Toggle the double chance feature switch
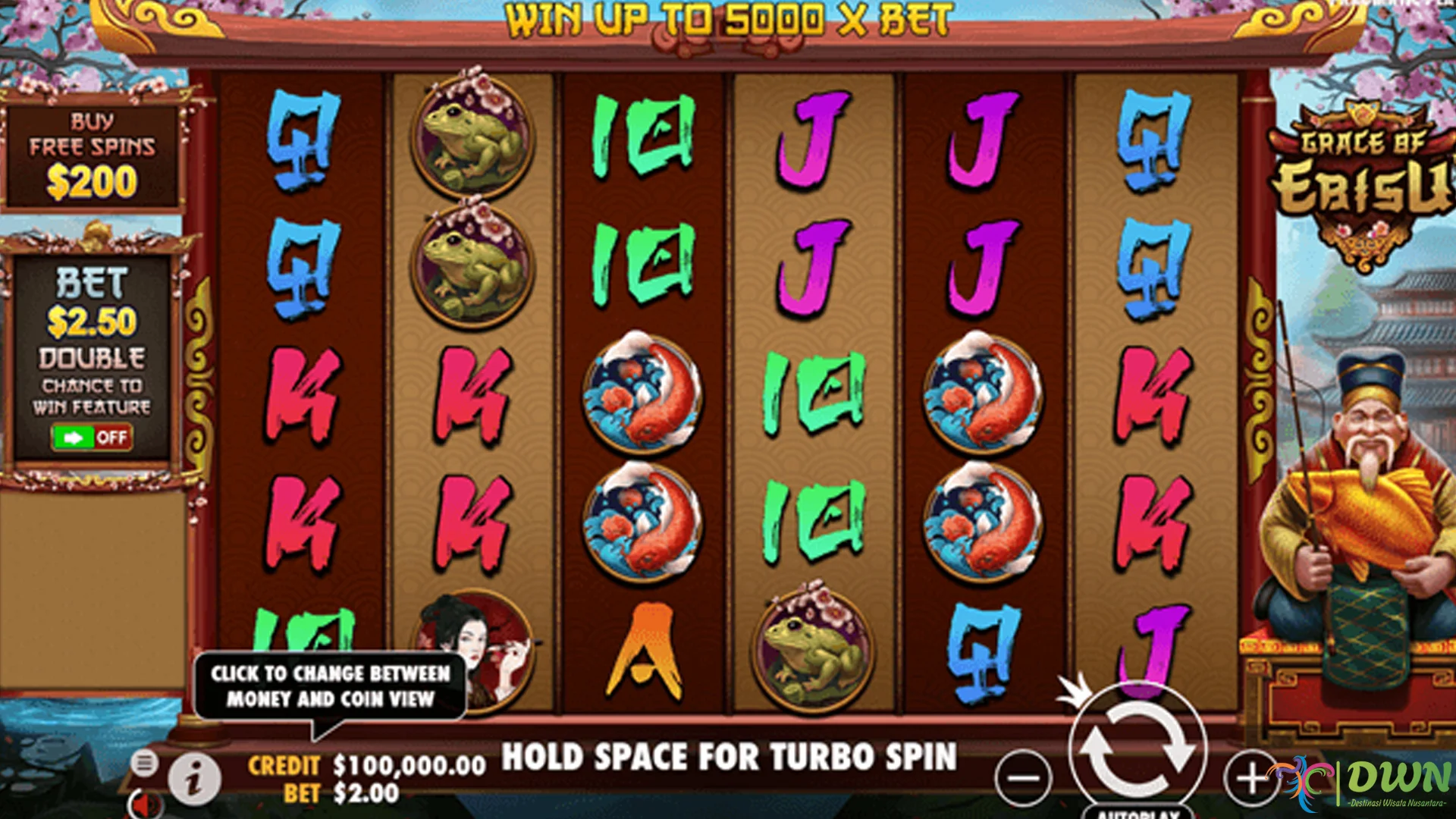Viewport: 1456px width, 819px height. point(92,438)
